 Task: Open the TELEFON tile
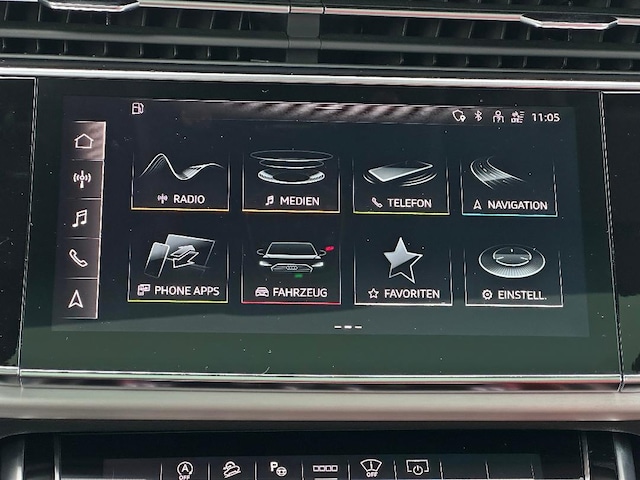[x=401, y=181]
